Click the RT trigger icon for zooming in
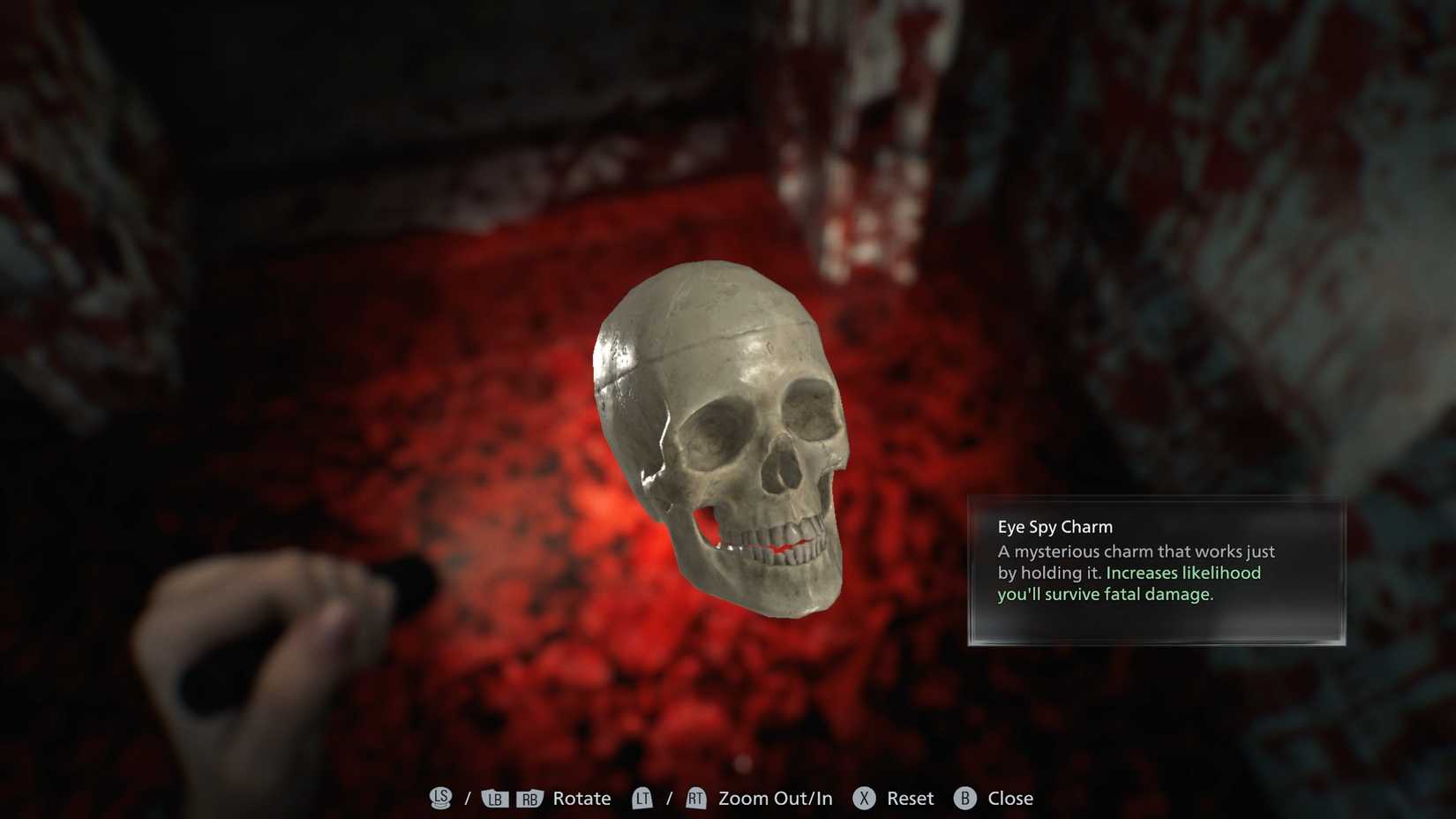Image resolution: width=1456 pixels, height=819 pixels. pos(695,799)
